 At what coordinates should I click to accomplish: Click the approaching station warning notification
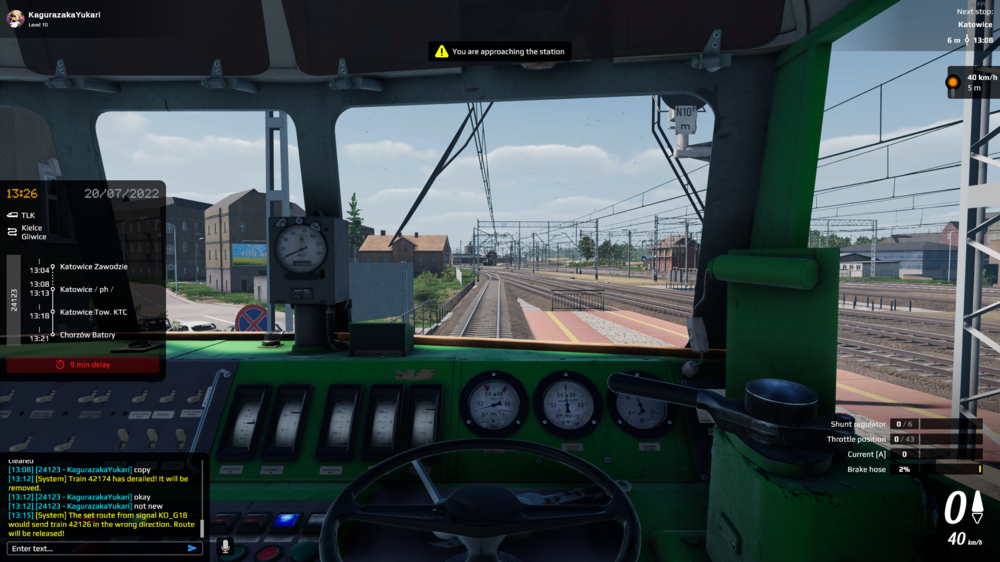(499, 51)
